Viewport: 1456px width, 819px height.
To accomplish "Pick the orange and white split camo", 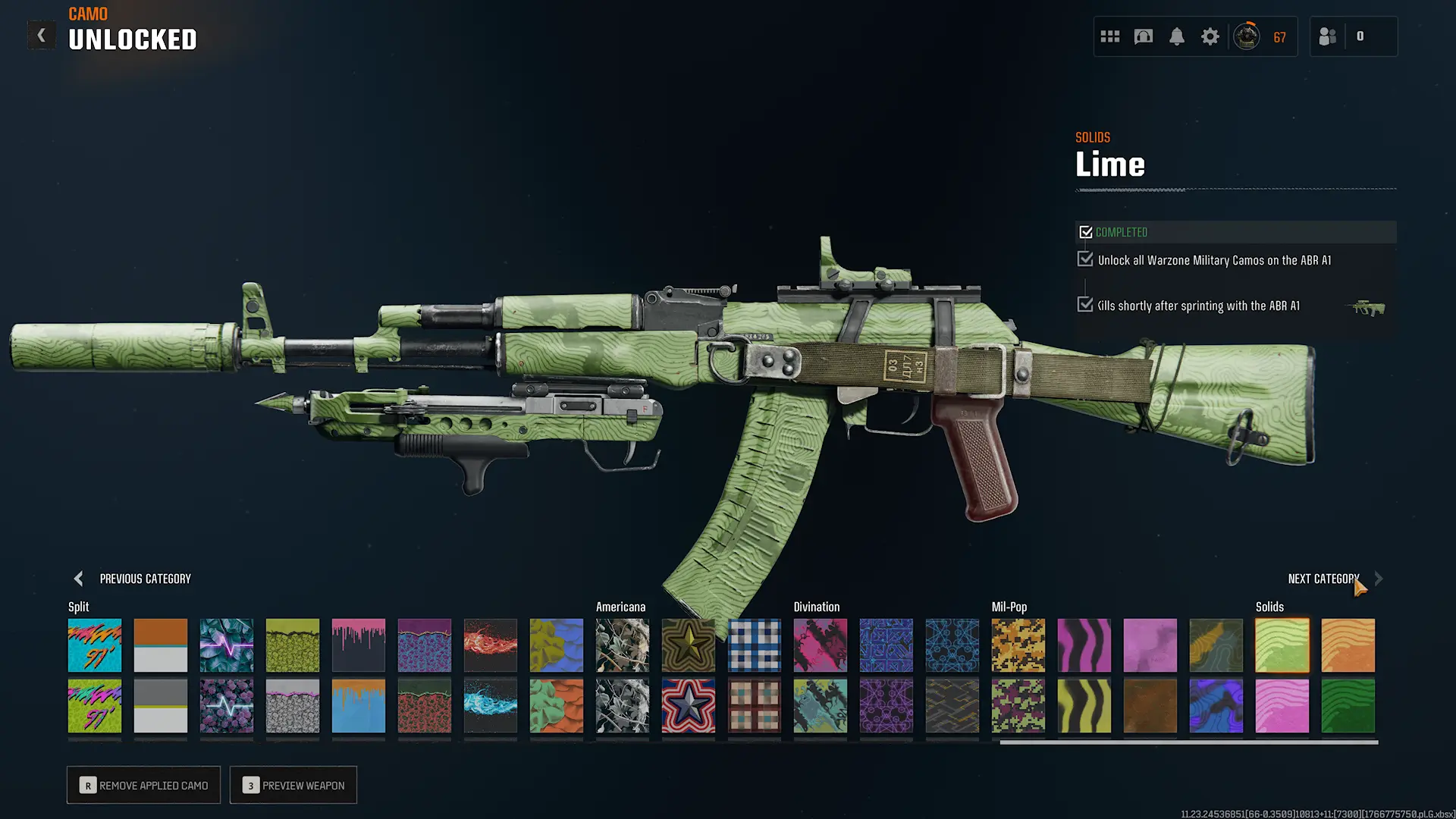I will [x=160, y=645].
